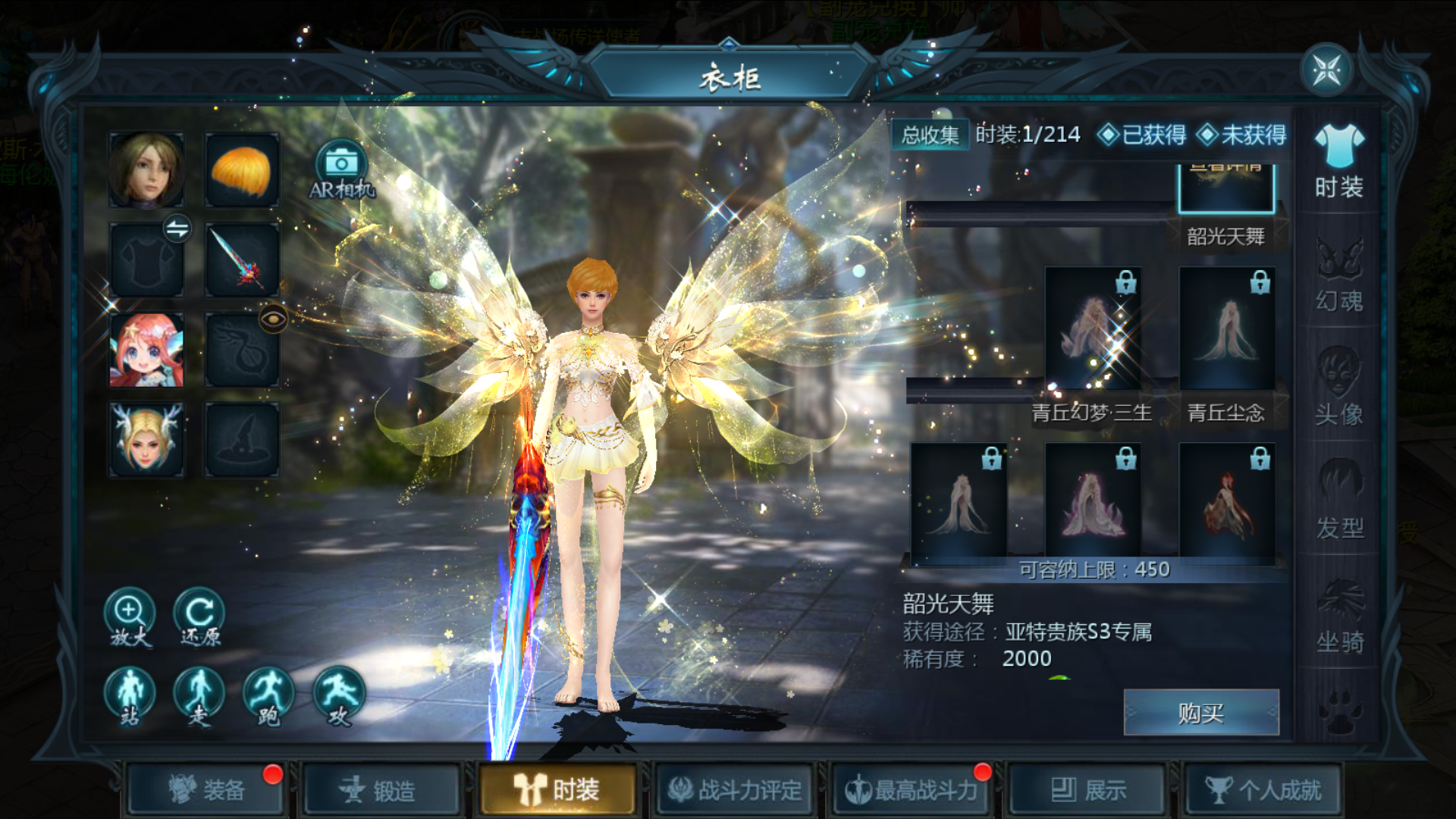This screenshot has height=819, width=1456.
Task: Select the locked 青丘尘念 outfit
Action: tap(1226, 330)
